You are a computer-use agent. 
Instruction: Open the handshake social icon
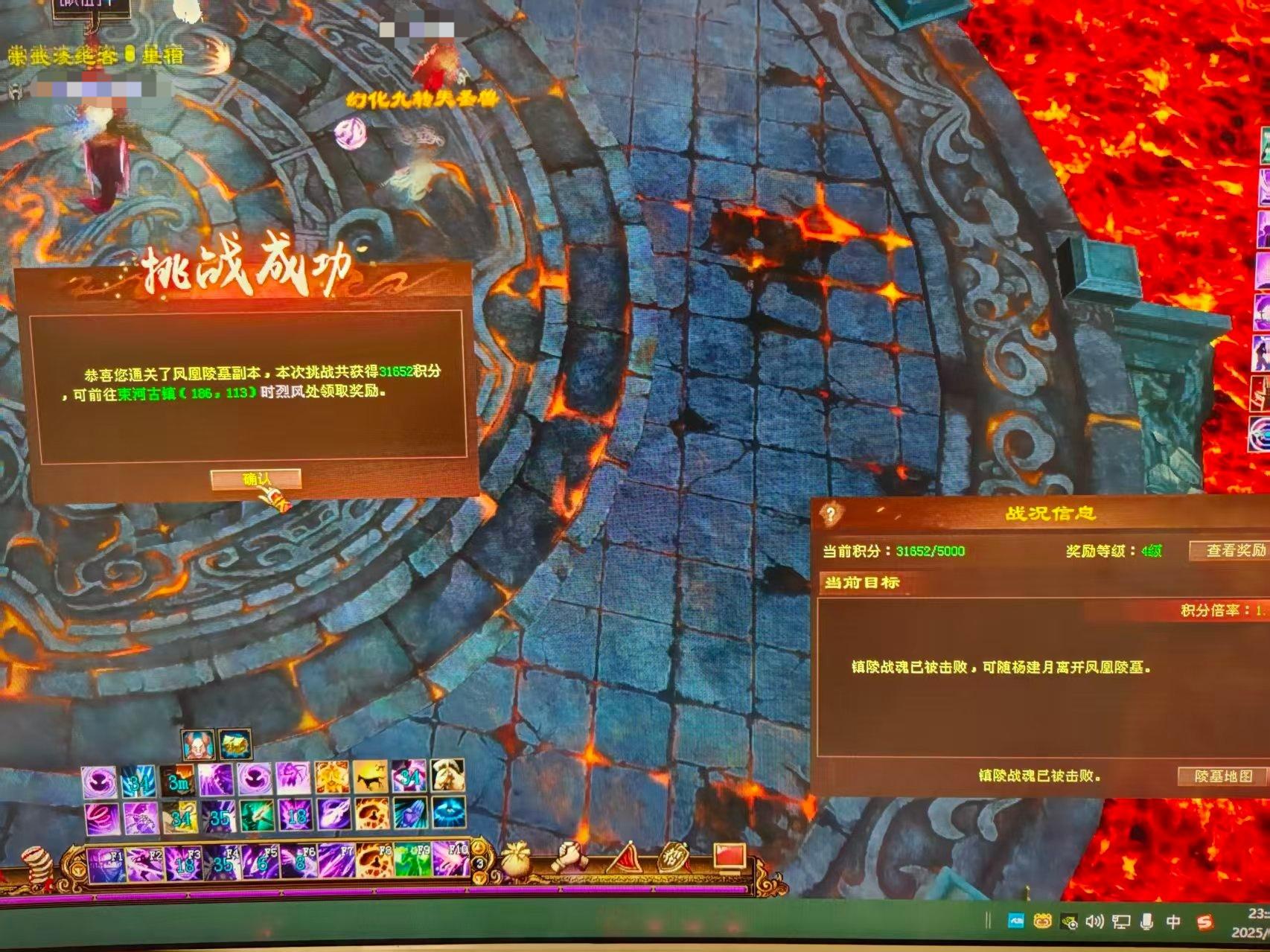[x=572, y=858]
